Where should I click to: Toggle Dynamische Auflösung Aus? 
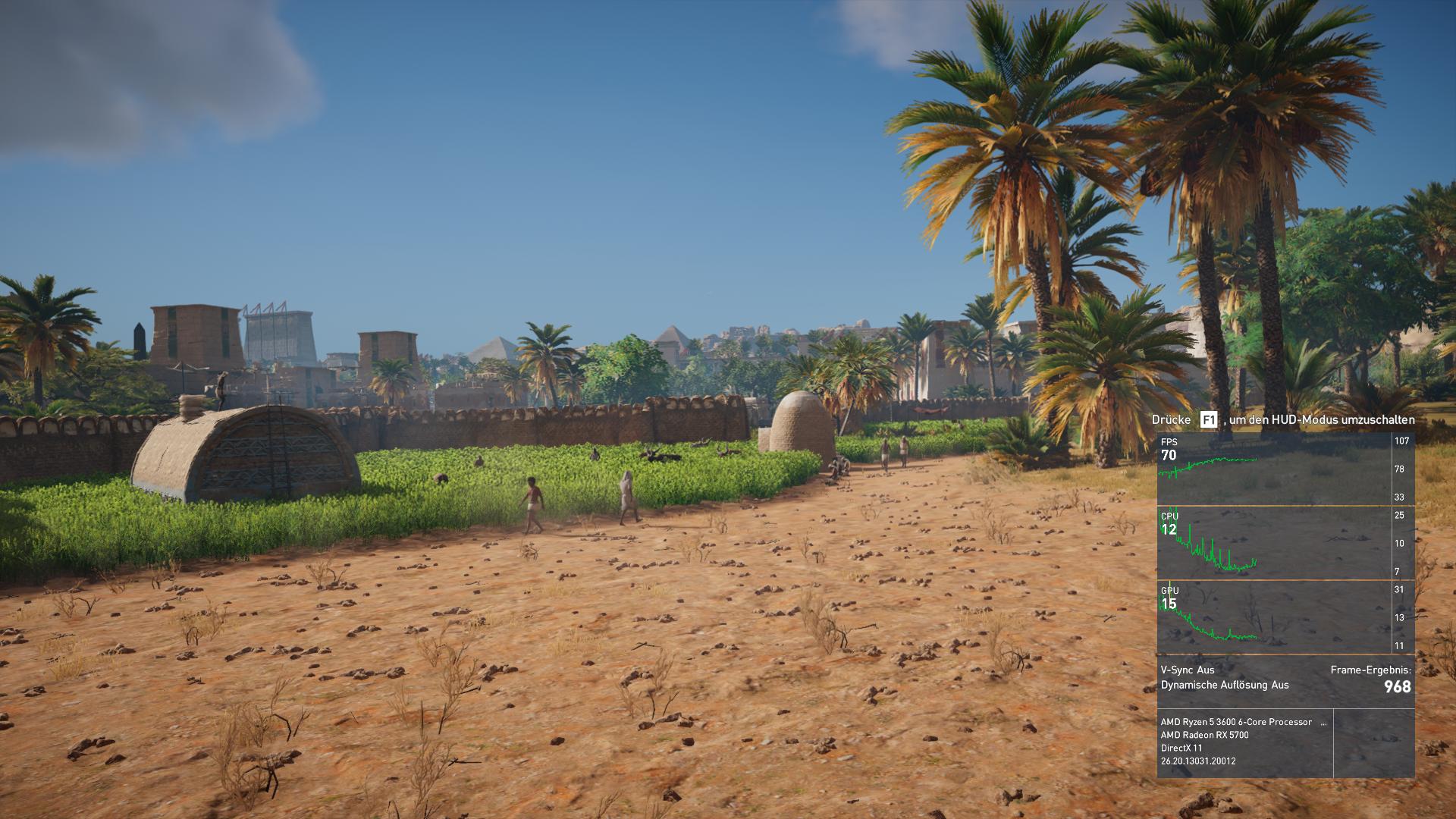point(1224,685)
